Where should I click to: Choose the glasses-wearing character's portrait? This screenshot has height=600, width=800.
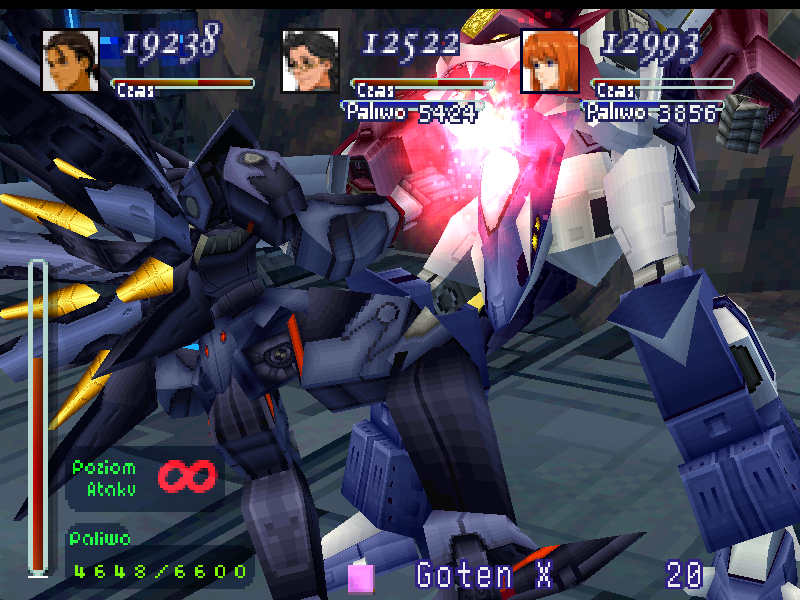pyautogui.click(x=310, y=60)
